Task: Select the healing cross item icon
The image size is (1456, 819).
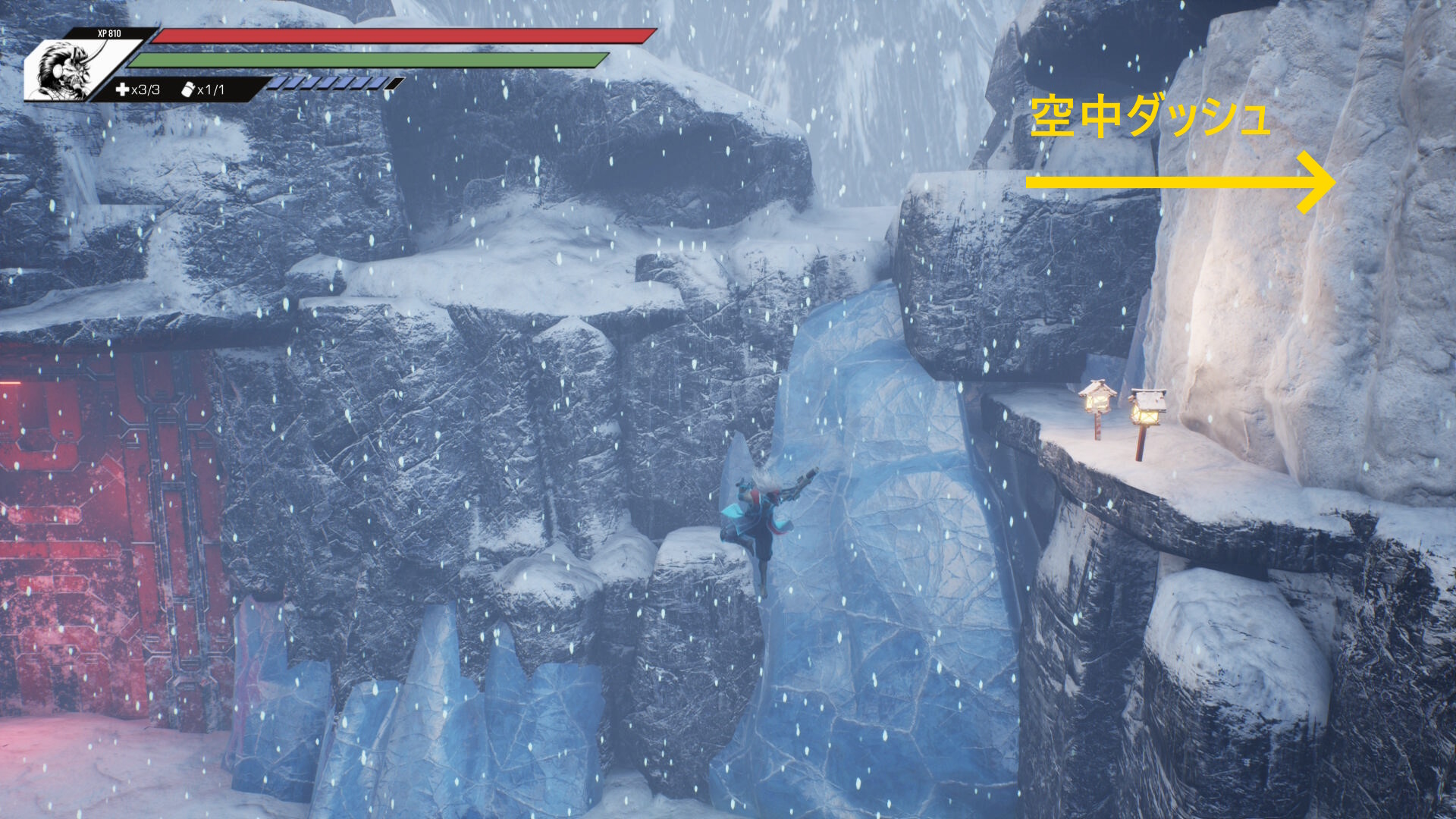Action: click(122, 90)
